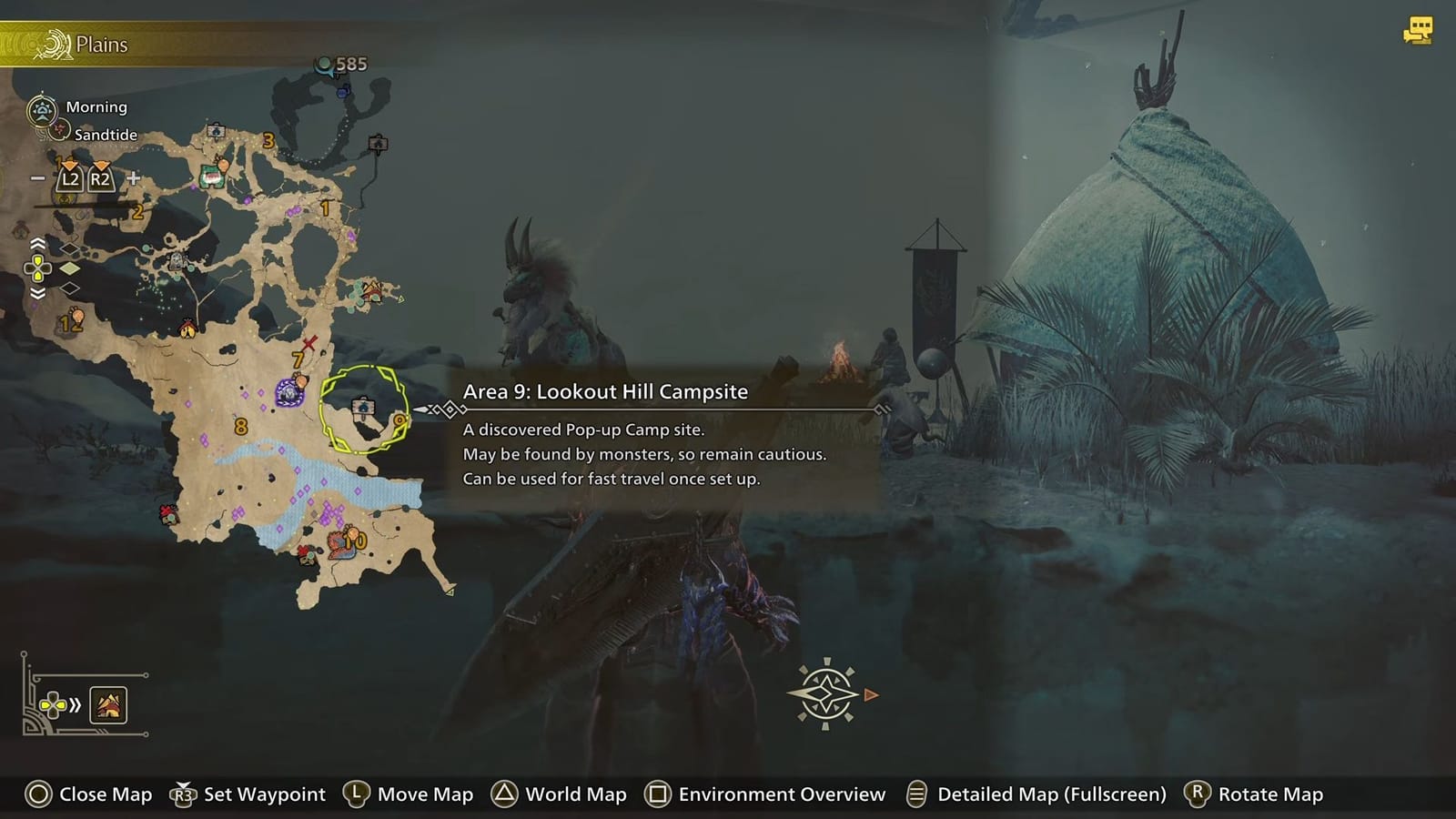
Task: Click the green item cache icon near Area 2
Action: (211, 177)
